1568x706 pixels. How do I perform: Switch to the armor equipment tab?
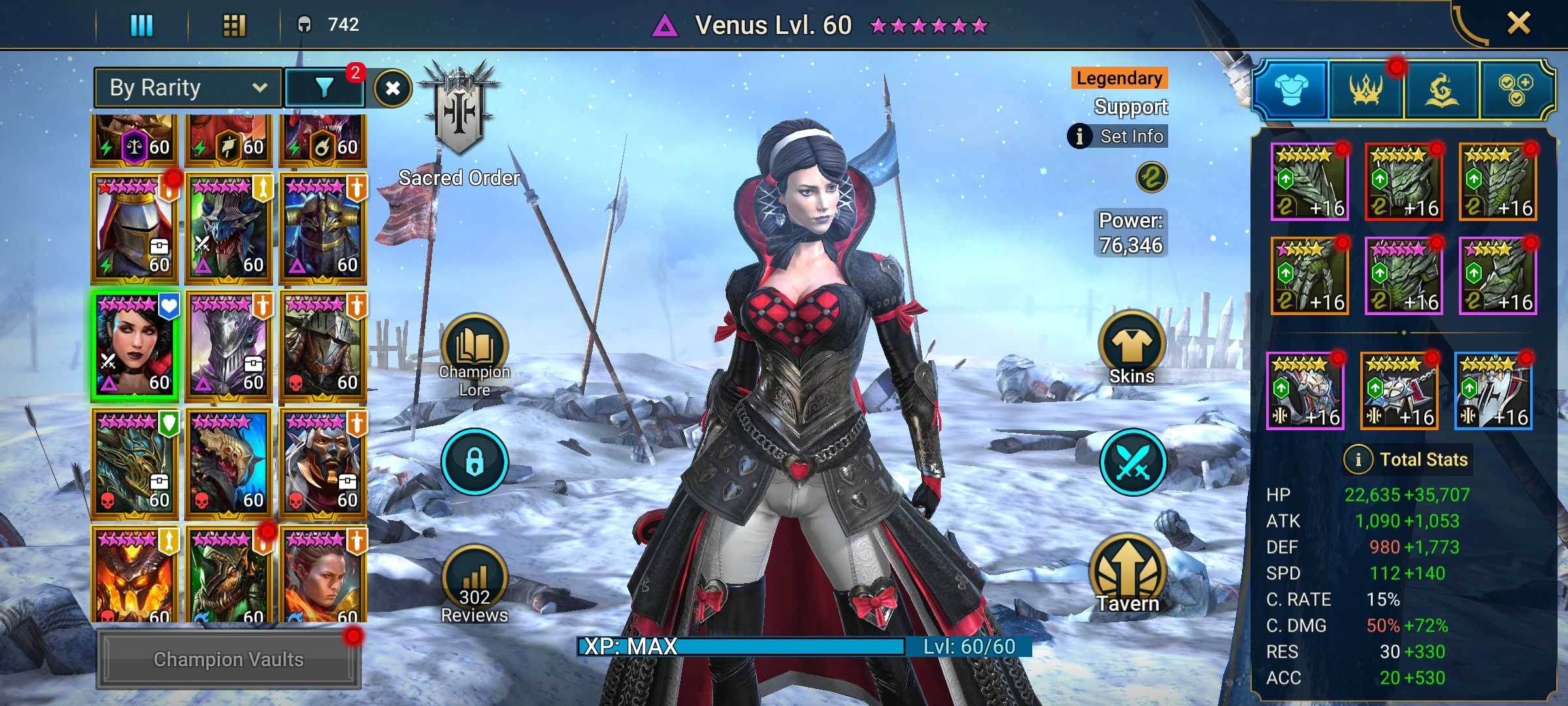coord(1291,90)
